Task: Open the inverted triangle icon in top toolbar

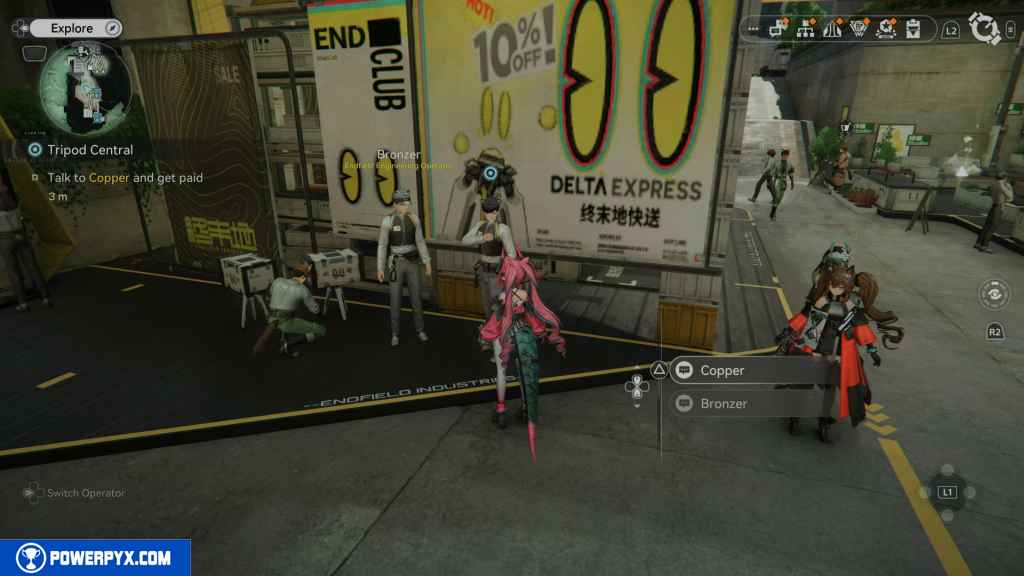Action: coord(858,30)
